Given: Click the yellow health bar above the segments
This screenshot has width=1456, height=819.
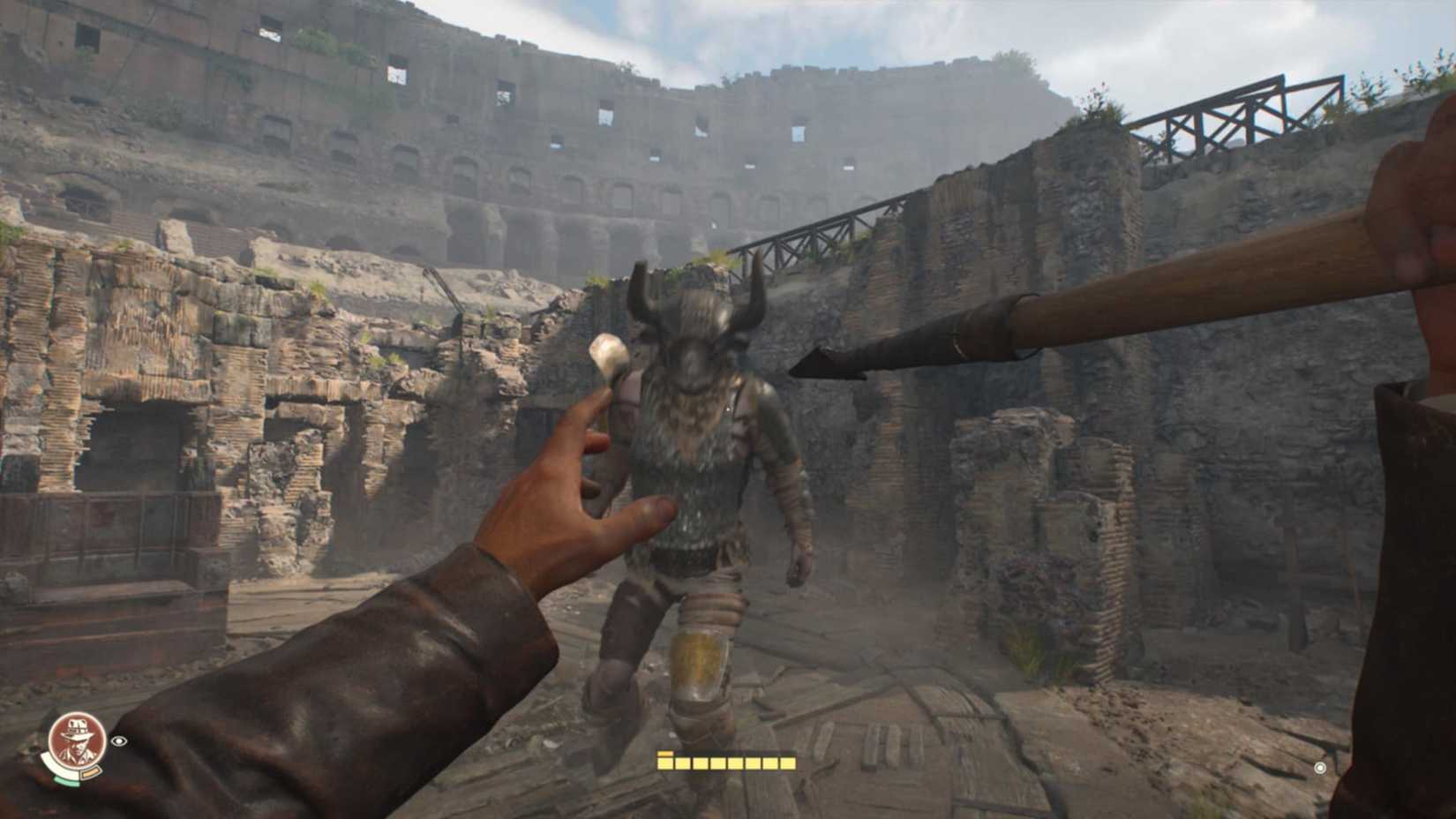Looking at the screenshot, I should pyautogui.click(x=664, y=754).
